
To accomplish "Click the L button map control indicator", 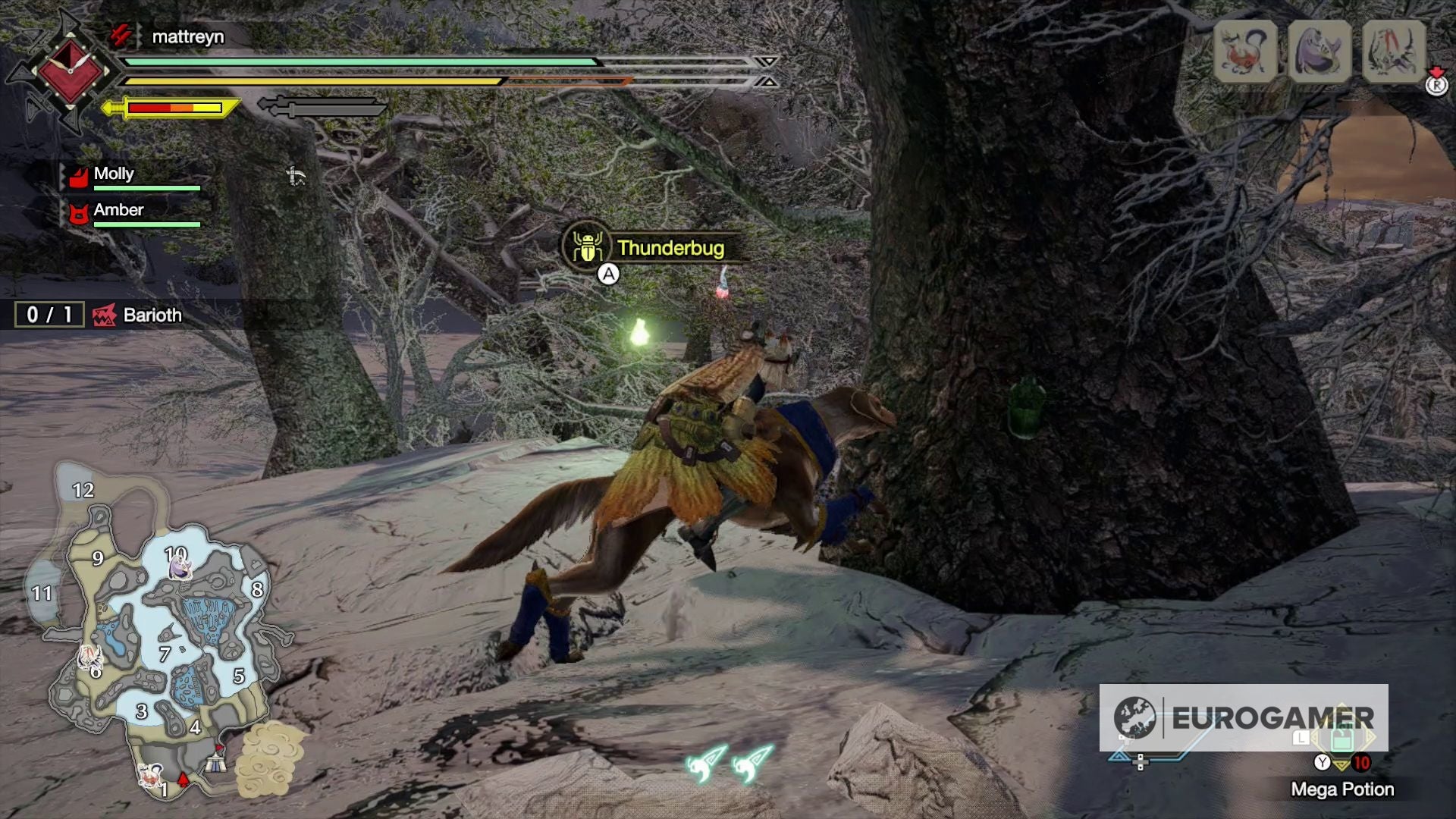I will coord(1301,739).
